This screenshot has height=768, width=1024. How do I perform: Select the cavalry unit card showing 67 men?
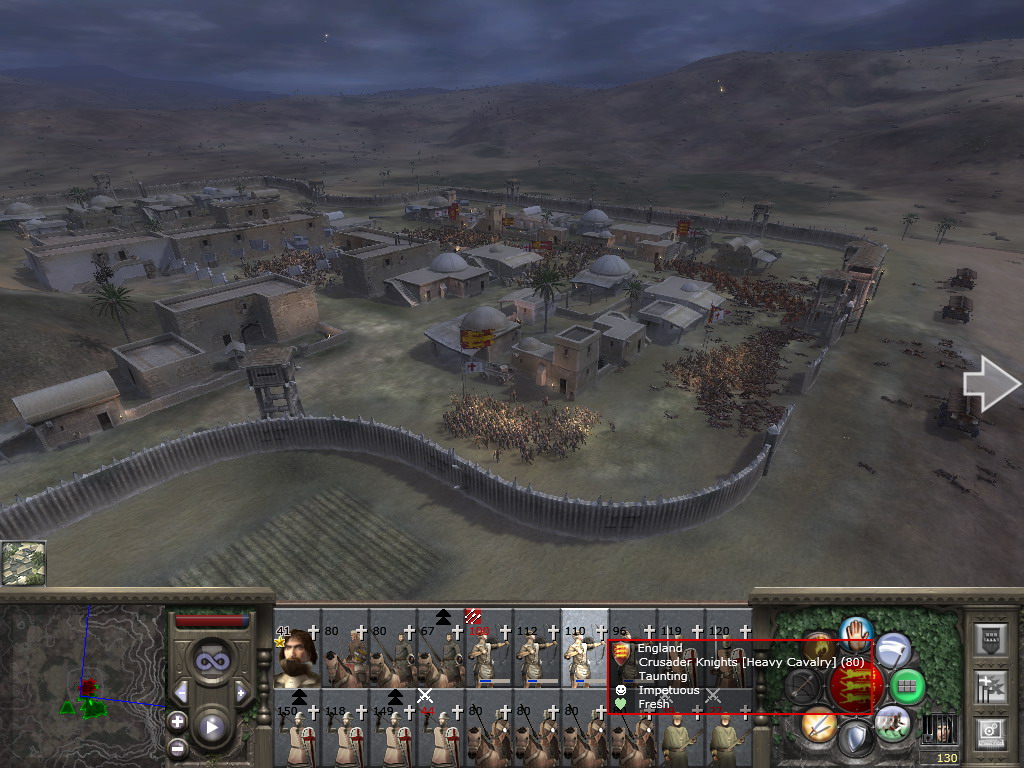pyautogui.click(x=441, y=657)
